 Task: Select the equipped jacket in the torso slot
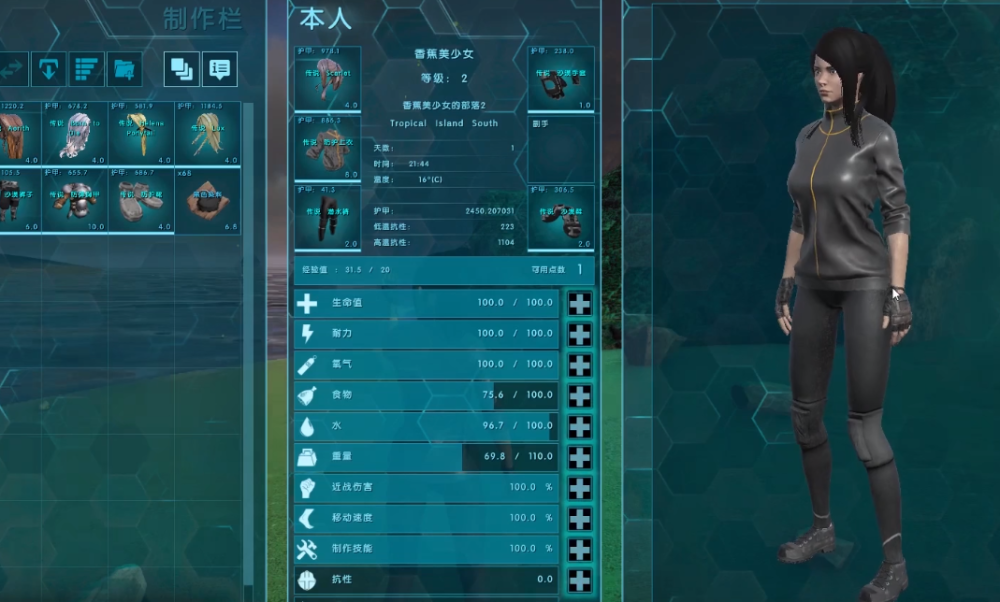pyautogui.click(x=327, y=148)
